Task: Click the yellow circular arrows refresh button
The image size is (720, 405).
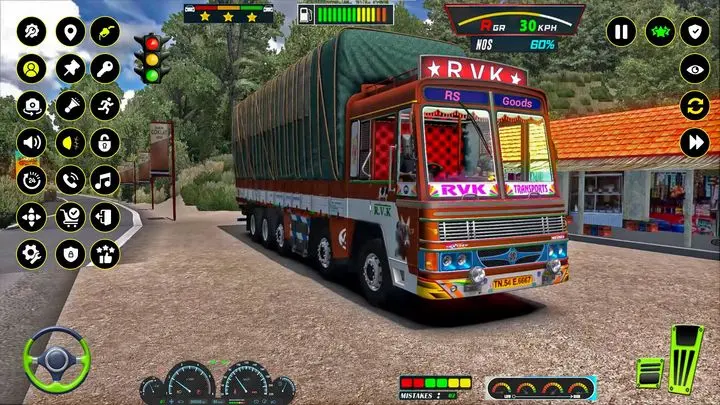Action: pos(695,105)
